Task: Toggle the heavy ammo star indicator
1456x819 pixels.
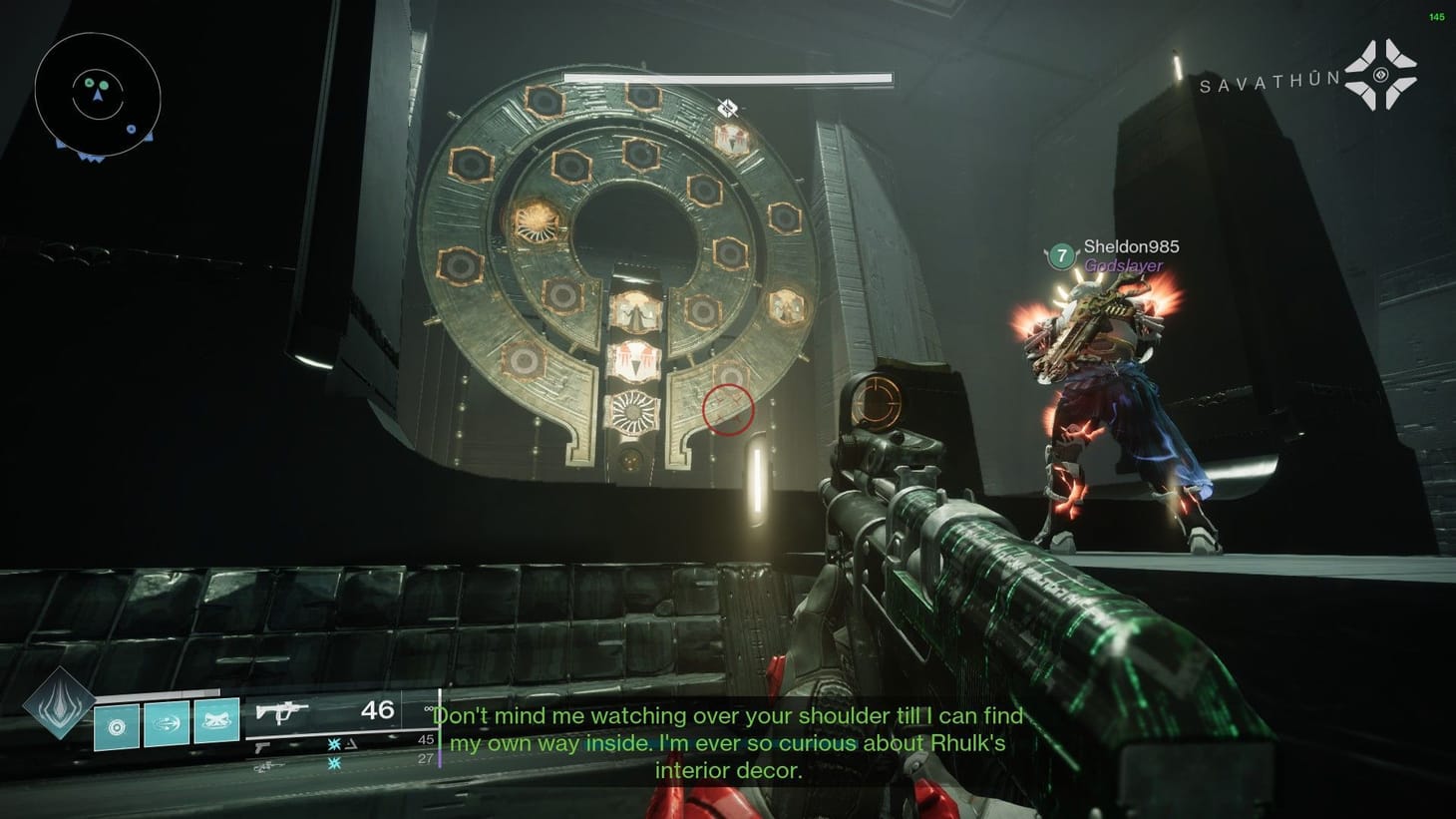Action: click(x=333, y=764)
